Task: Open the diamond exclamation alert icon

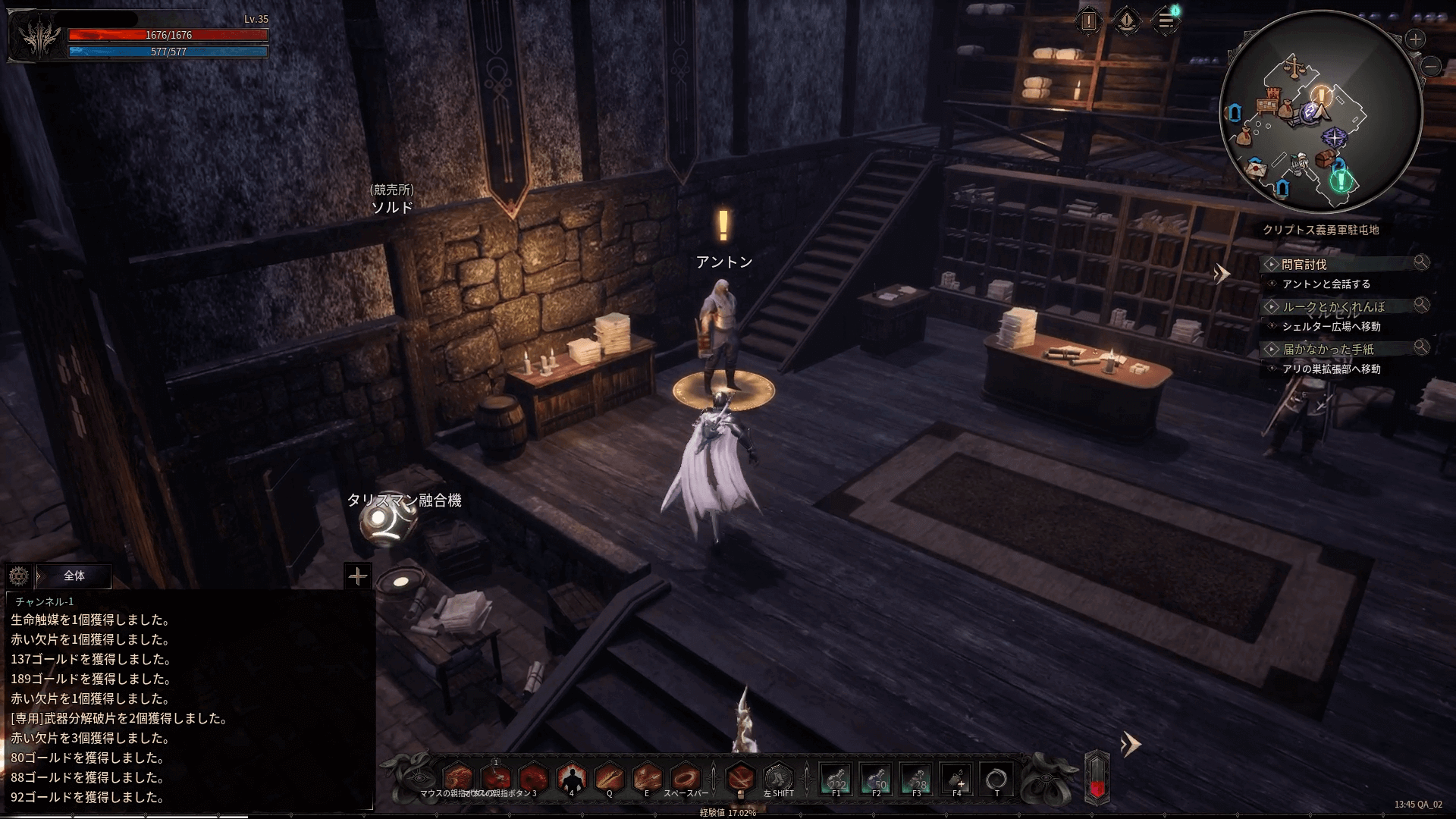Action: tap(1127, 21)
